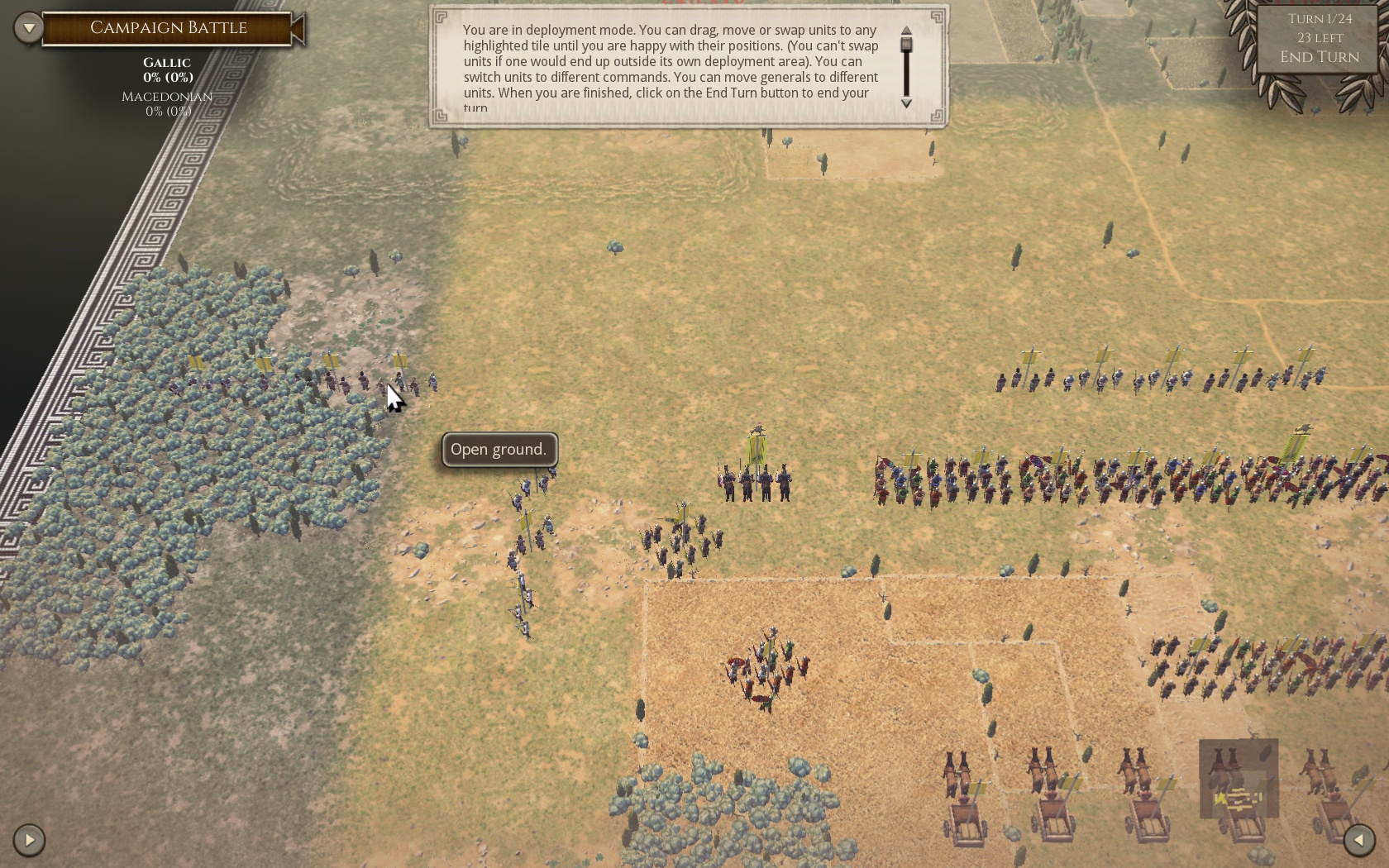Viewport: 1389px width, 868px height.
Task: Activate the bottom-right round arrow button
Action: [1358, 840]
